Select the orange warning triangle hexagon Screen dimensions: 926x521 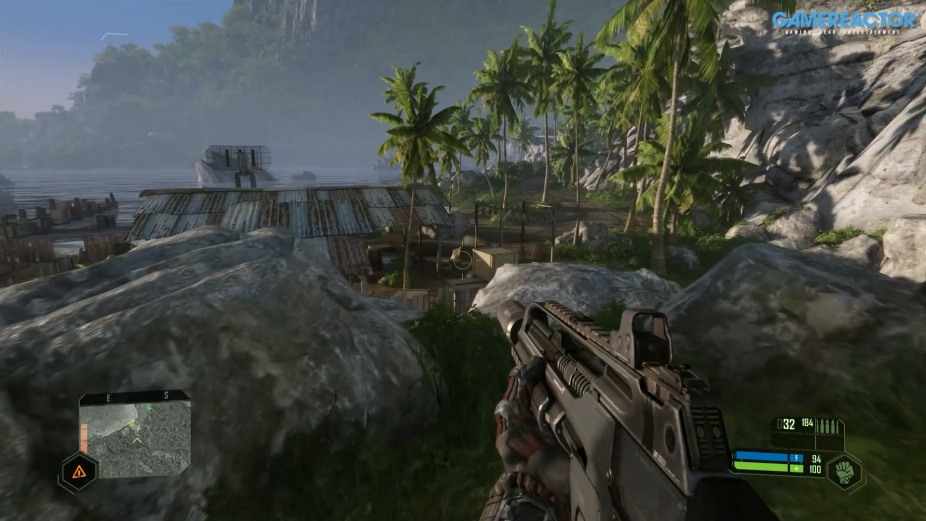point(78,472)
